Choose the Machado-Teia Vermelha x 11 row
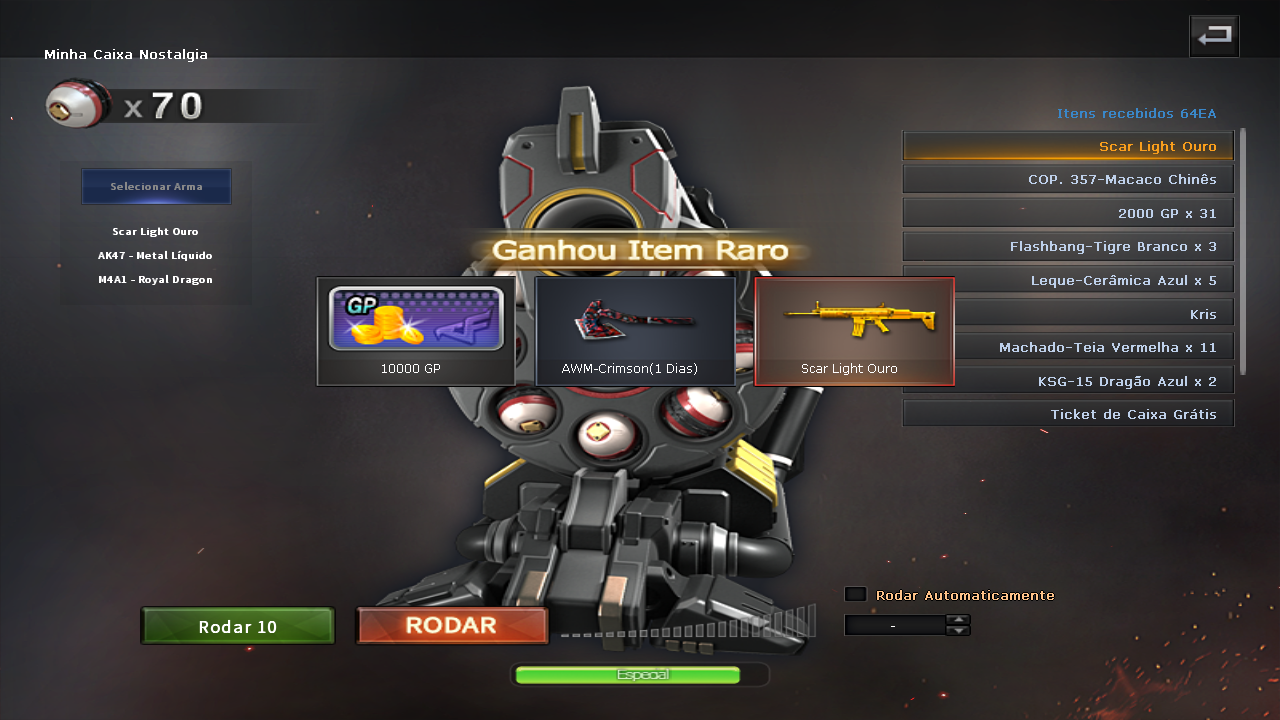 click(x=1068, y=348)
